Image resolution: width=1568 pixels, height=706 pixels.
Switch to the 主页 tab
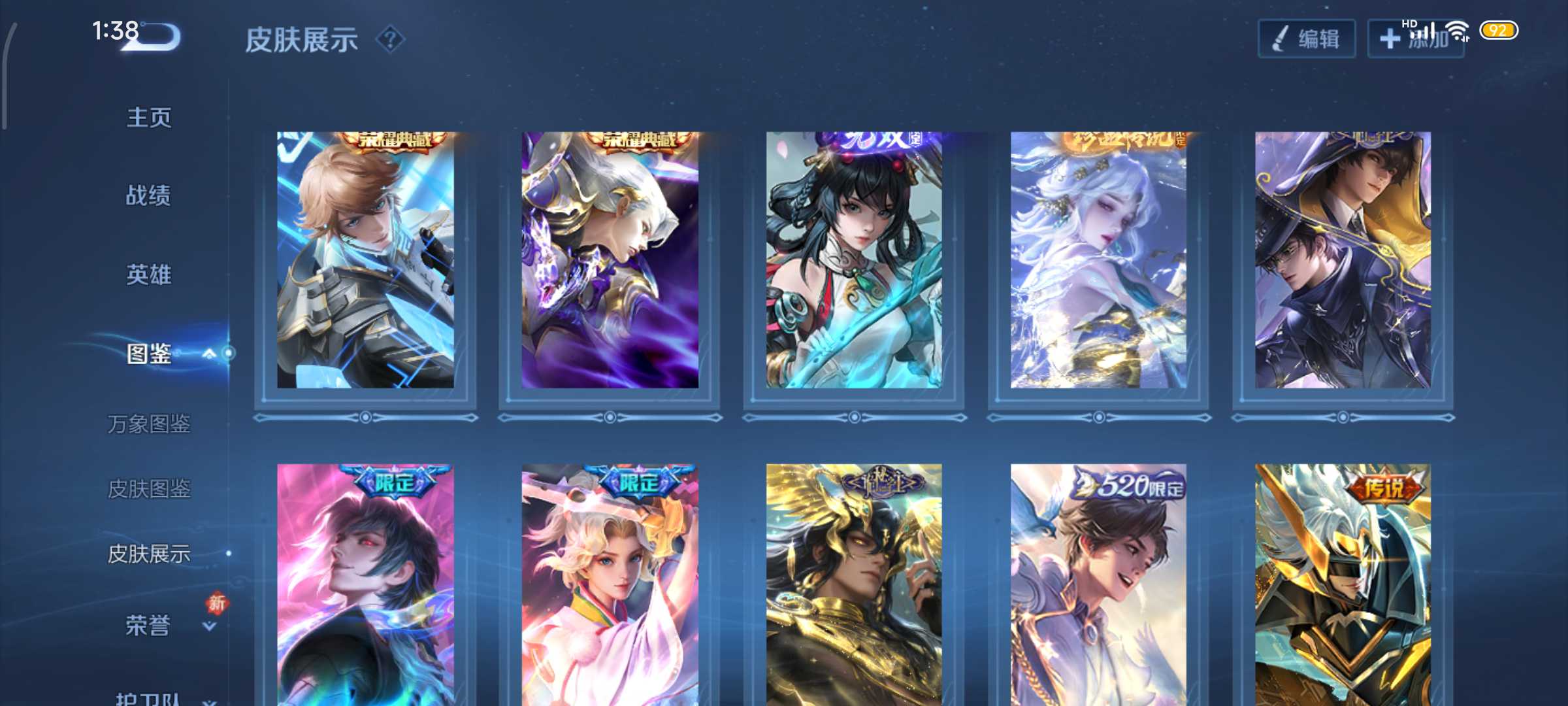(x=149, y=118)
